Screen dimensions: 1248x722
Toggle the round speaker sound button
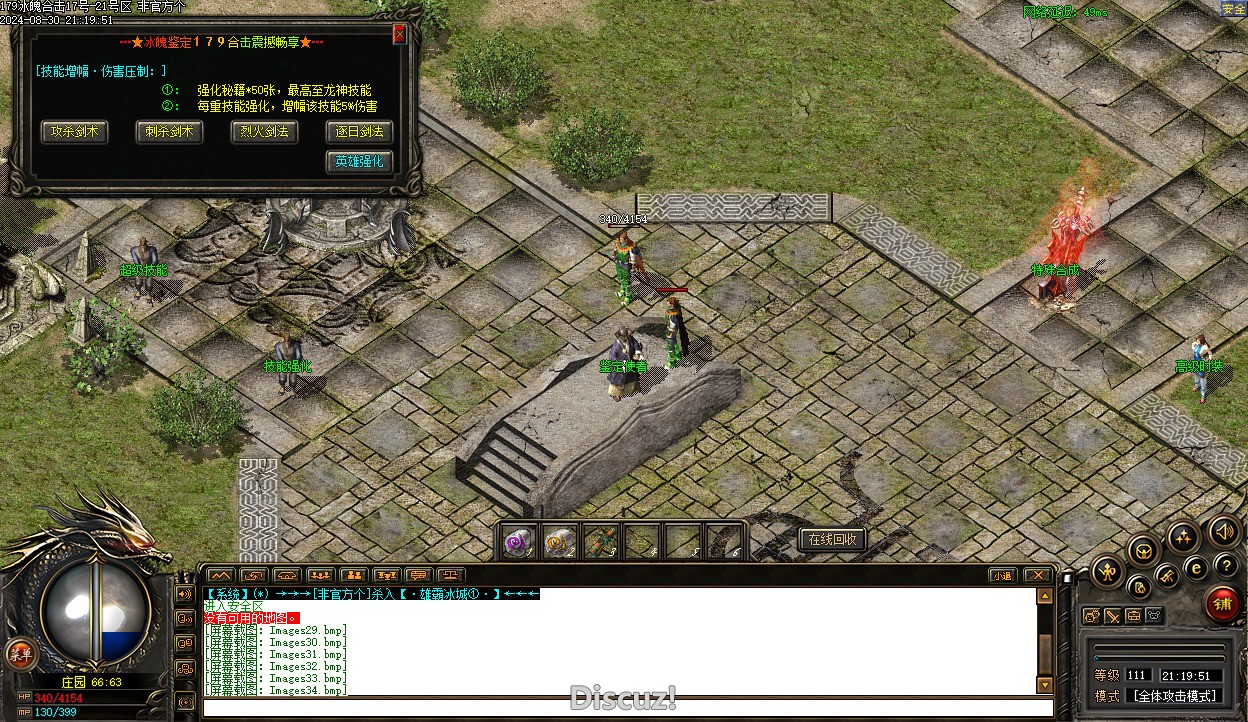pyautogui.click(x=1223, y=531)
